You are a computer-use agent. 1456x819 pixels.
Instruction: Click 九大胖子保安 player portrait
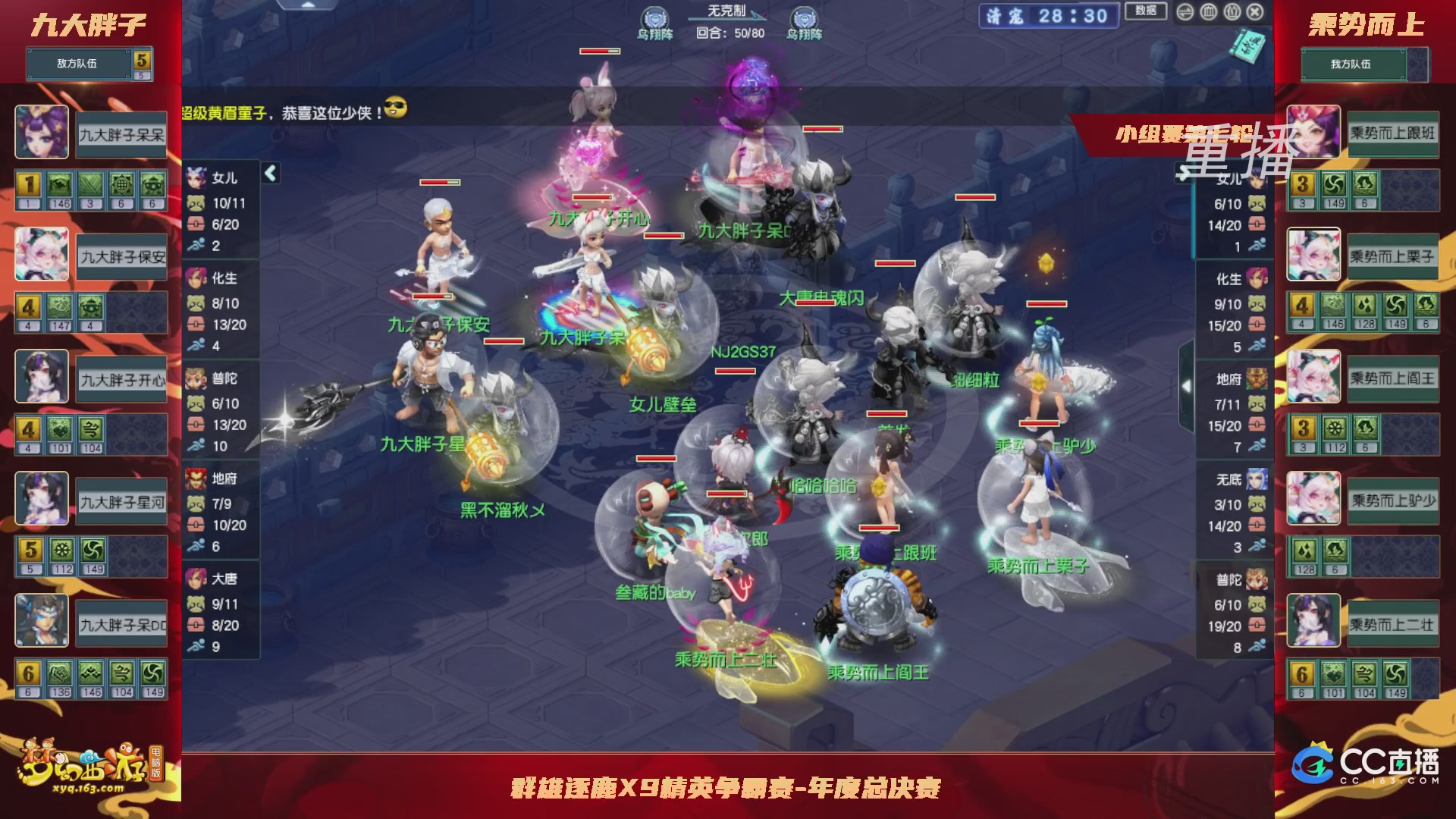click(x=41, y=255)
